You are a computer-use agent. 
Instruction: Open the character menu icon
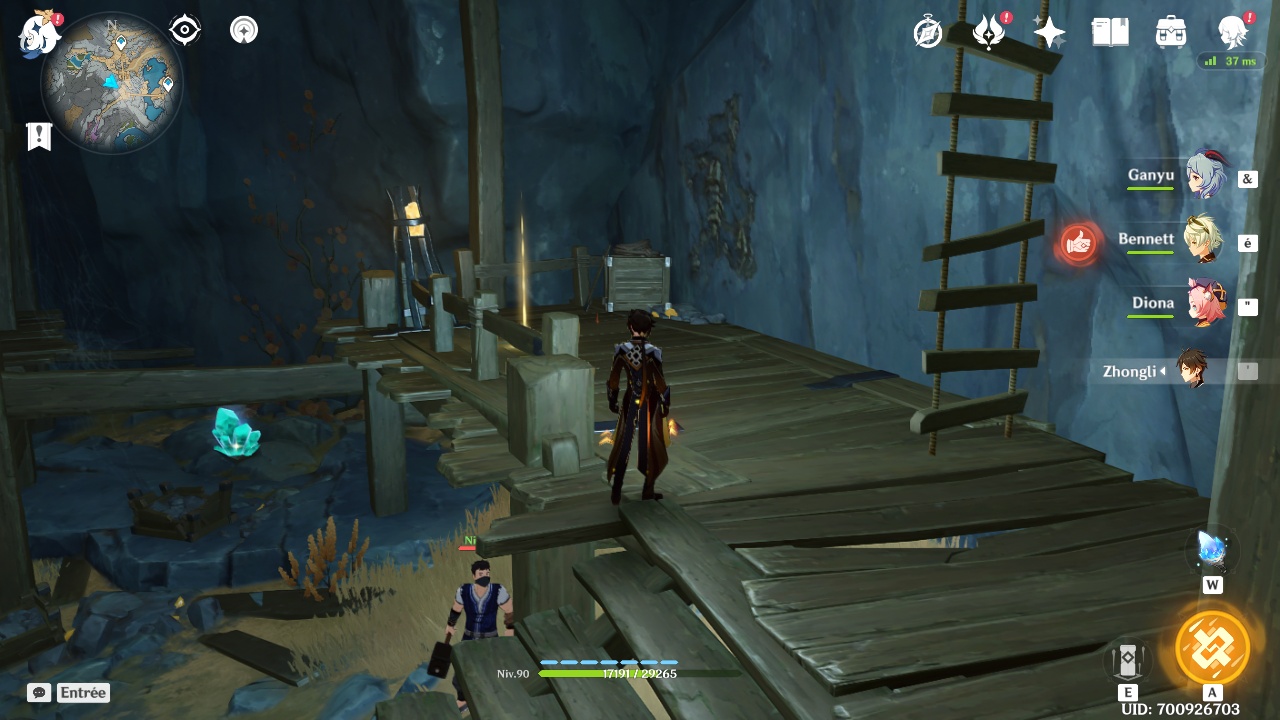click(1233, 33)
